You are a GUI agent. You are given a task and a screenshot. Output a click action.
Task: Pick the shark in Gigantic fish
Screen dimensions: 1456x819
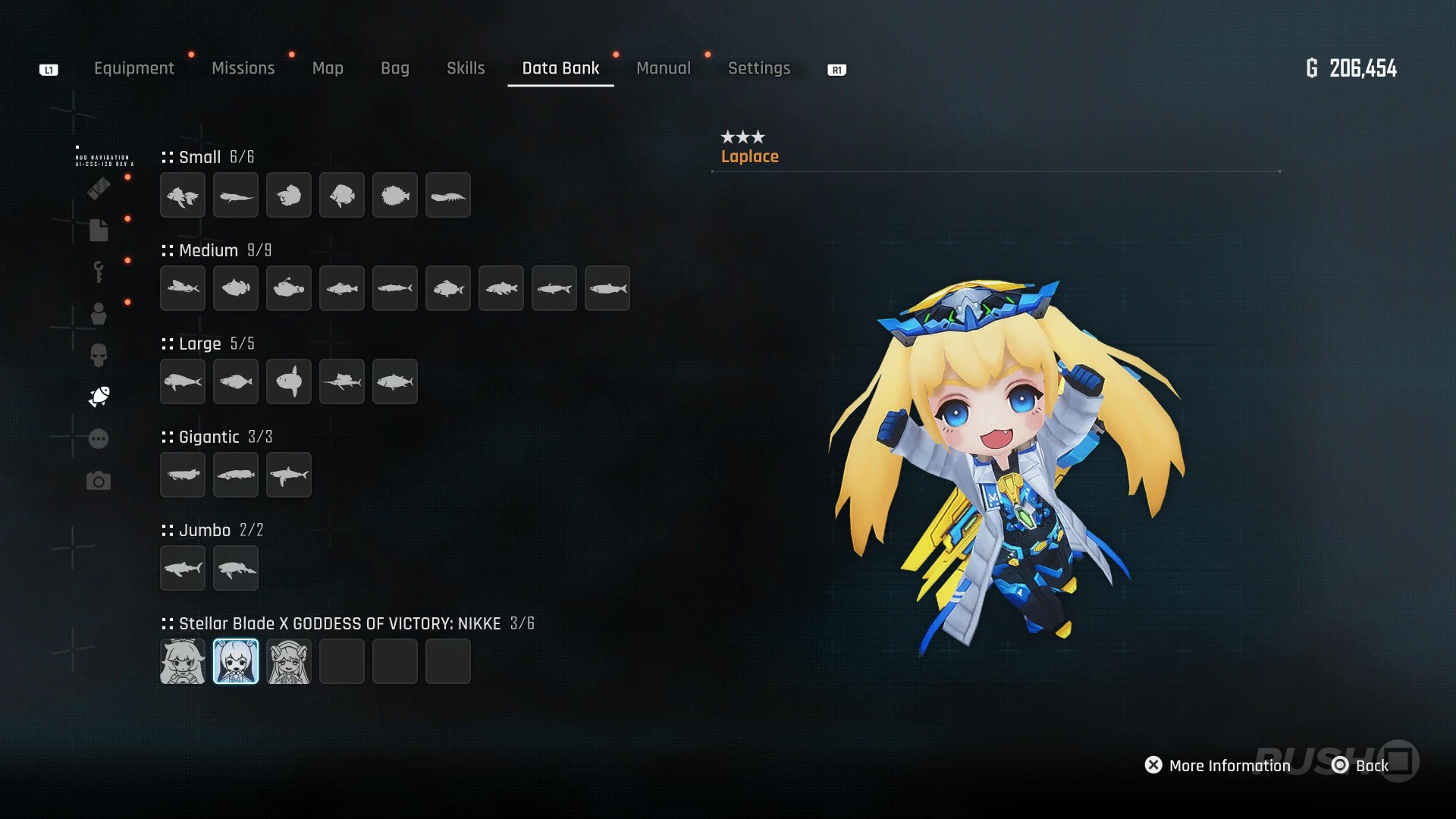point(289,475)
